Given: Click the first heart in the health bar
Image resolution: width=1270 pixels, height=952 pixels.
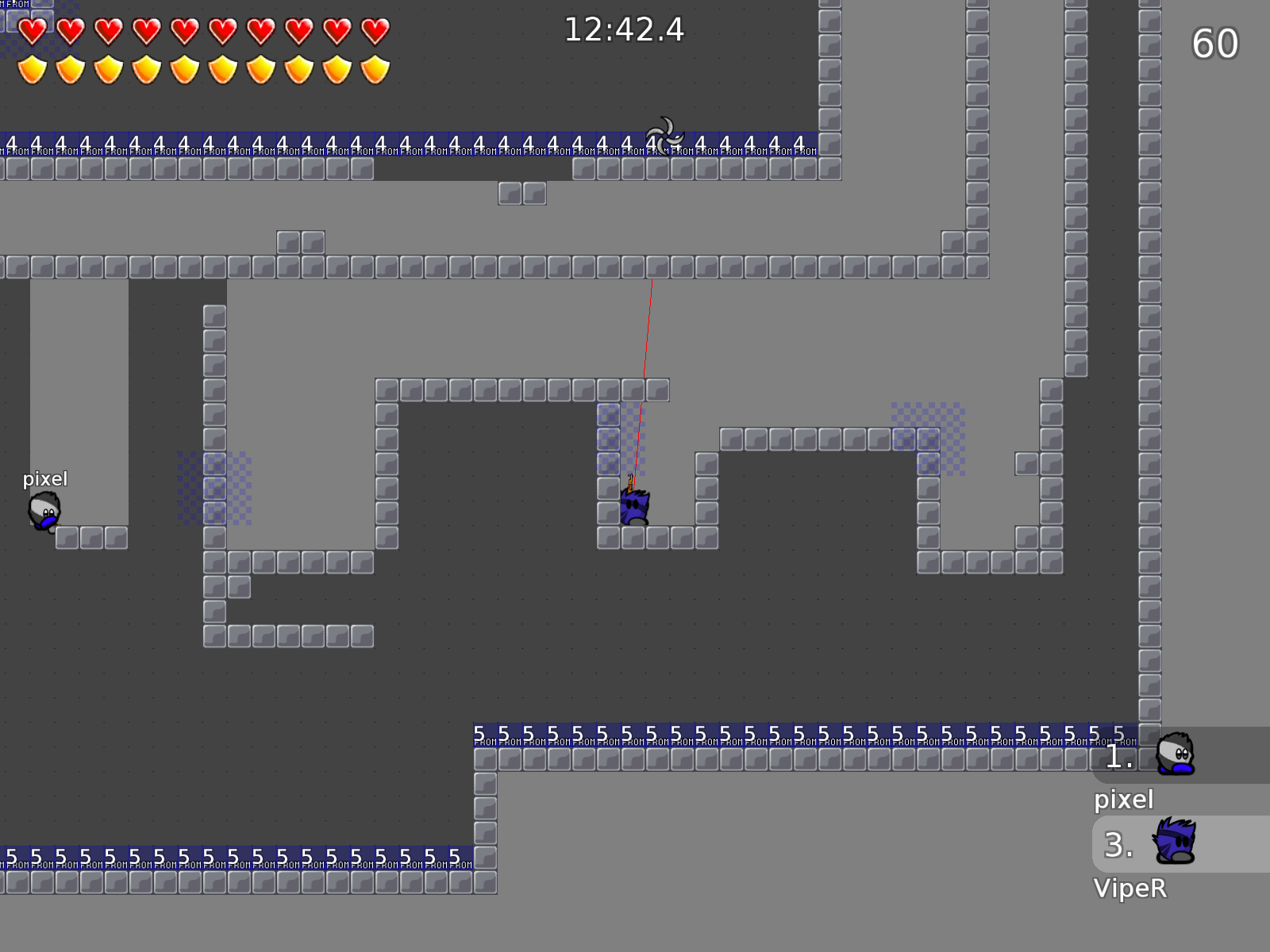Looking at the screenshot, I should coord(33,30).
